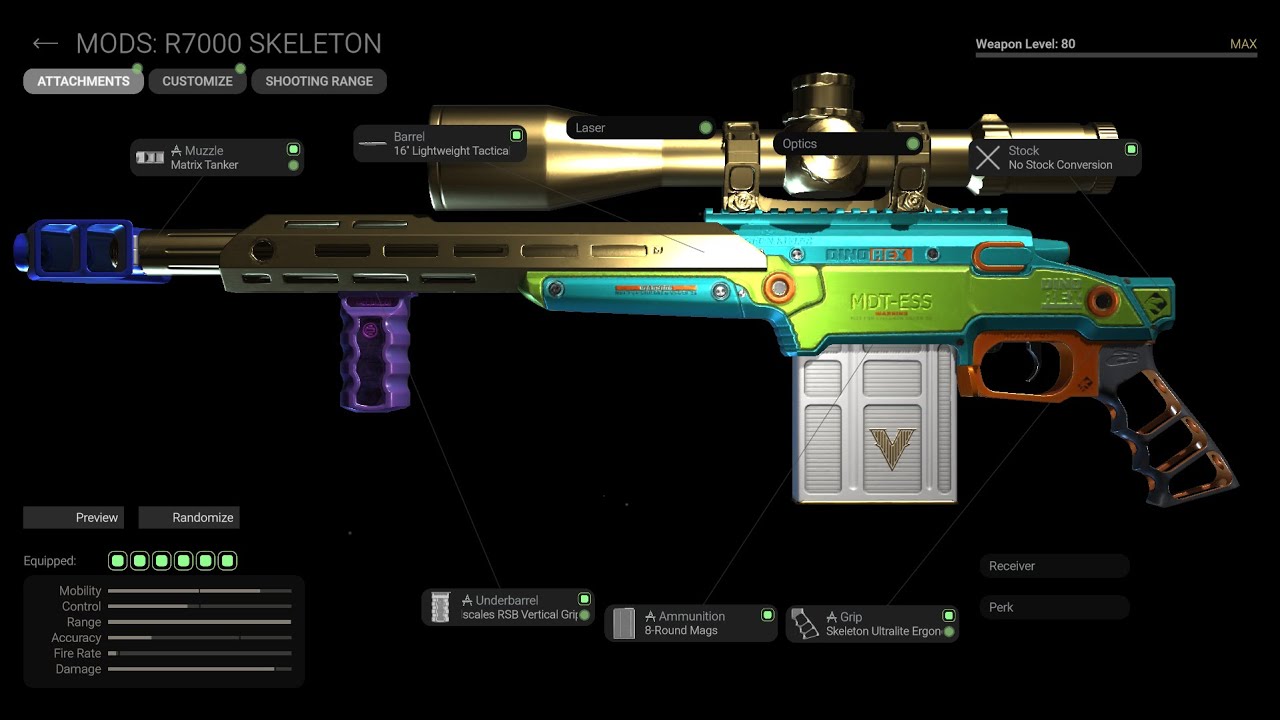
Task: Click the Preview button
Action: click(x=74, y=517)
